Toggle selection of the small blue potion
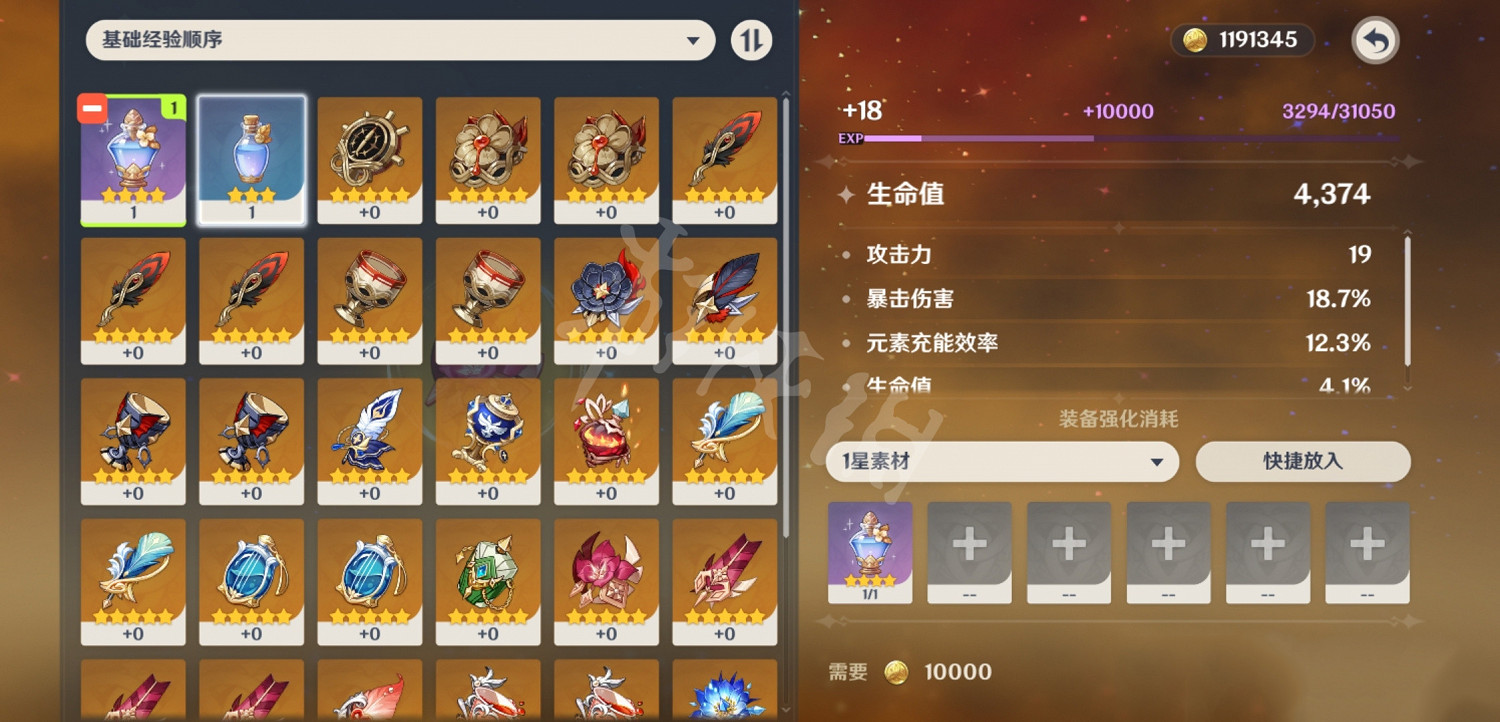 (x=251, y=160)
